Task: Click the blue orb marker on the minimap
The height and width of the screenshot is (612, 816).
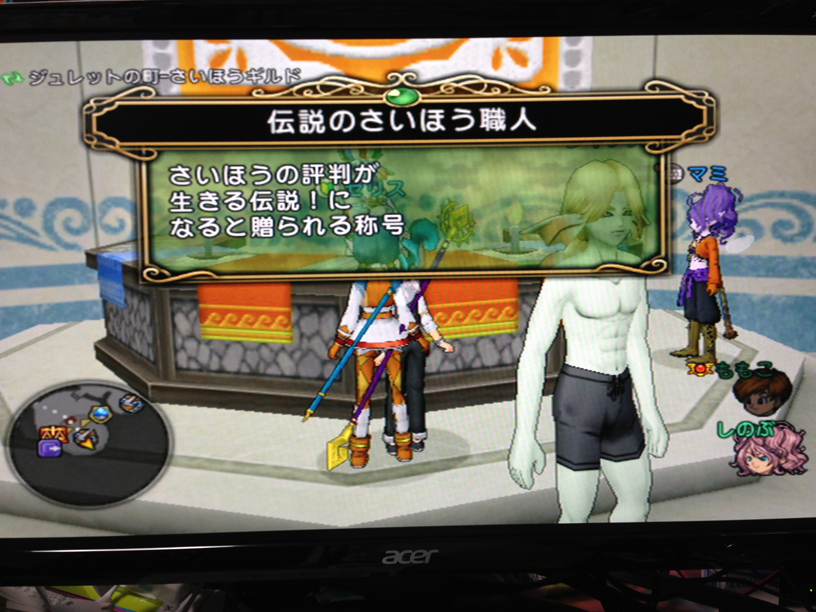Action: (100, 413)
